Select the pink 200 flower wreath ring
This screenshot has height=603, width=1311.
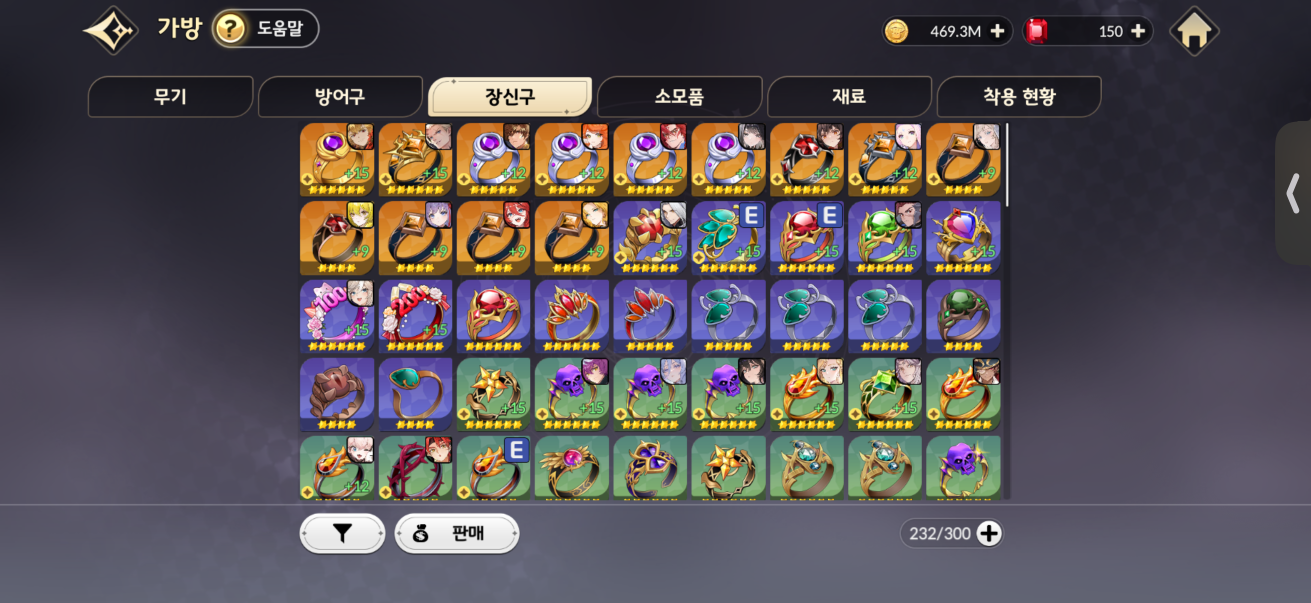click(415, 316)
